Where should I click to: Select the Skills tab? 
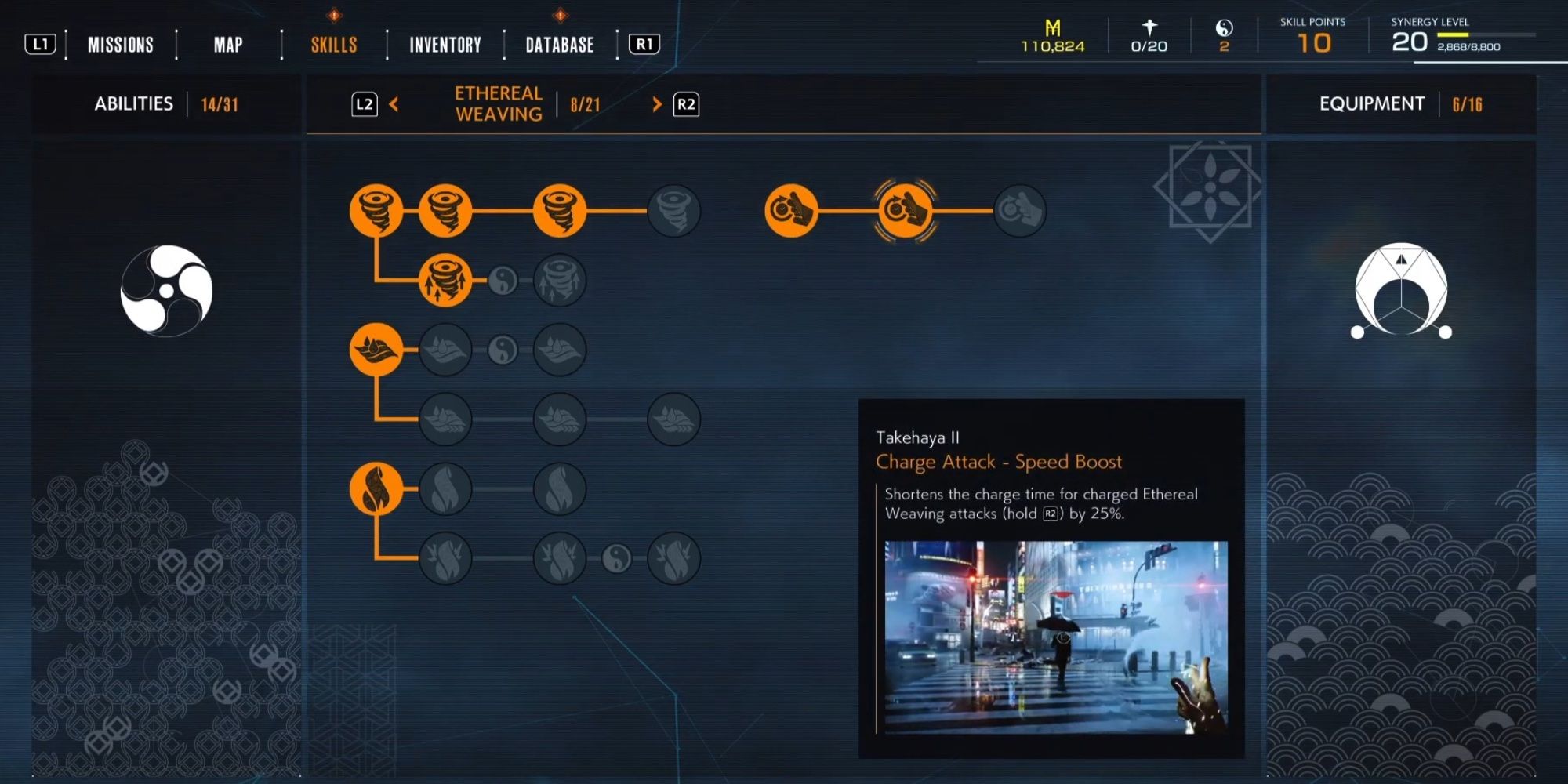[334, 45]
